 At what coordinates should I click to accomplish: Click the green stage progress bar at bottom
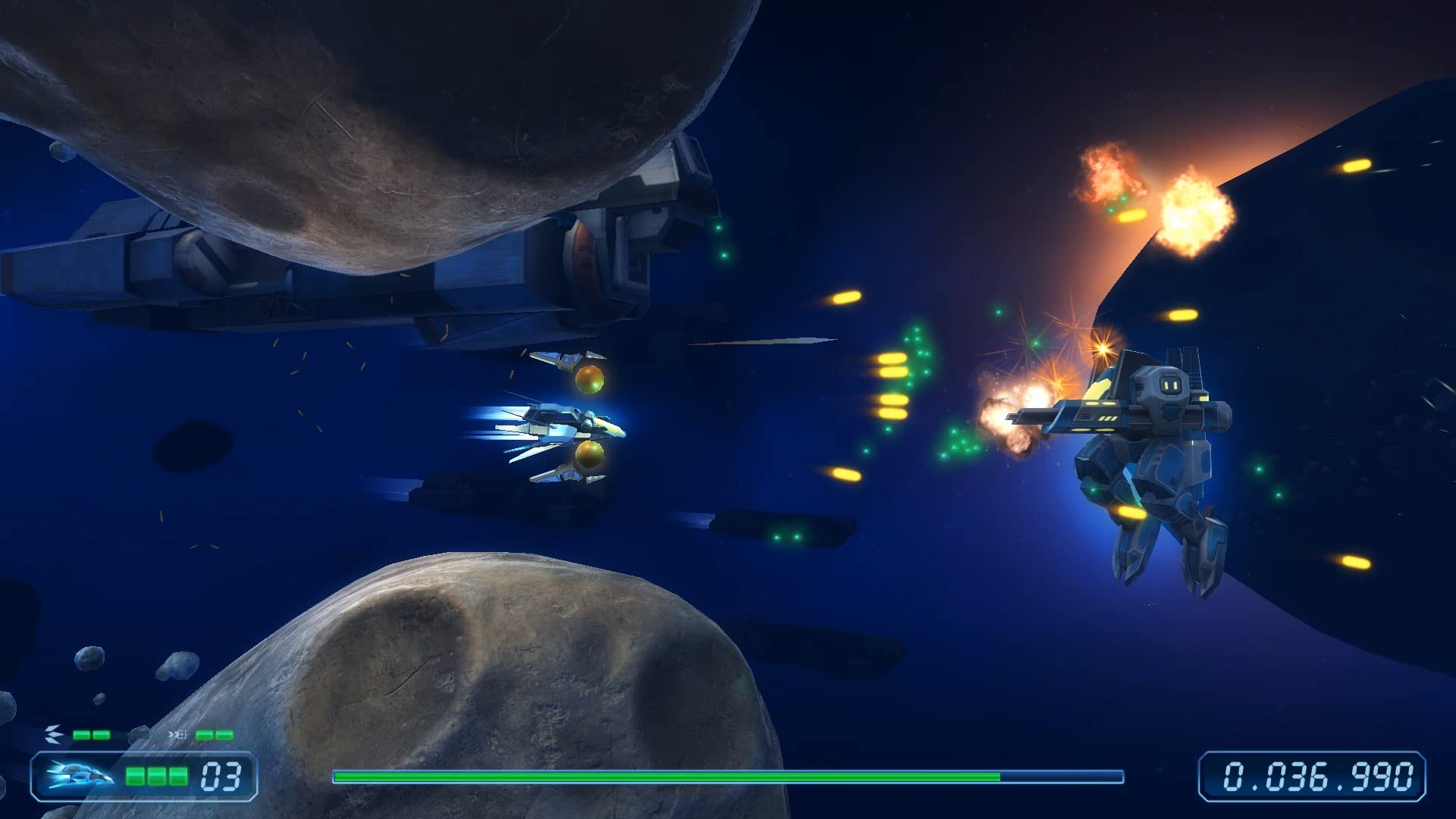click(x=667, y=777)
